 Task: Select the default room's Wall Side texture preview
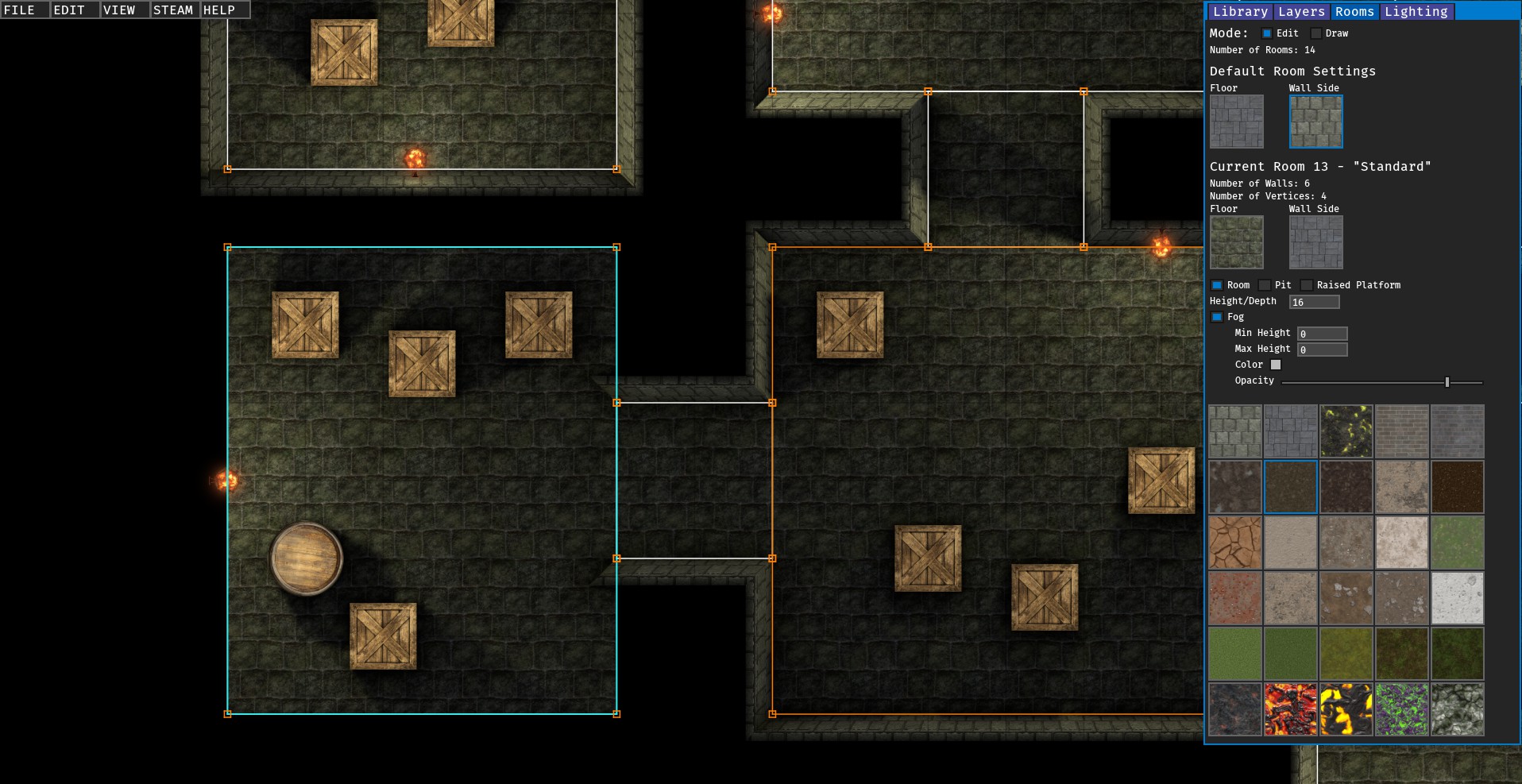1315,121
